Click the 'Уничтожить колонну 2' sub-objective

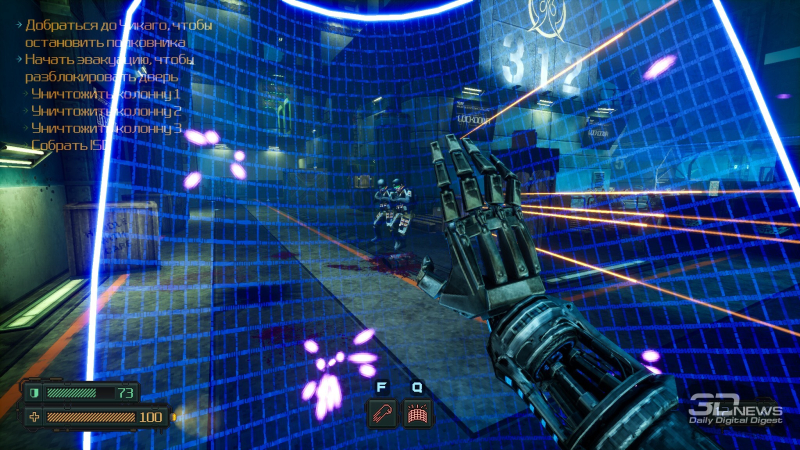pyautogui.click(x=105, y=111)
